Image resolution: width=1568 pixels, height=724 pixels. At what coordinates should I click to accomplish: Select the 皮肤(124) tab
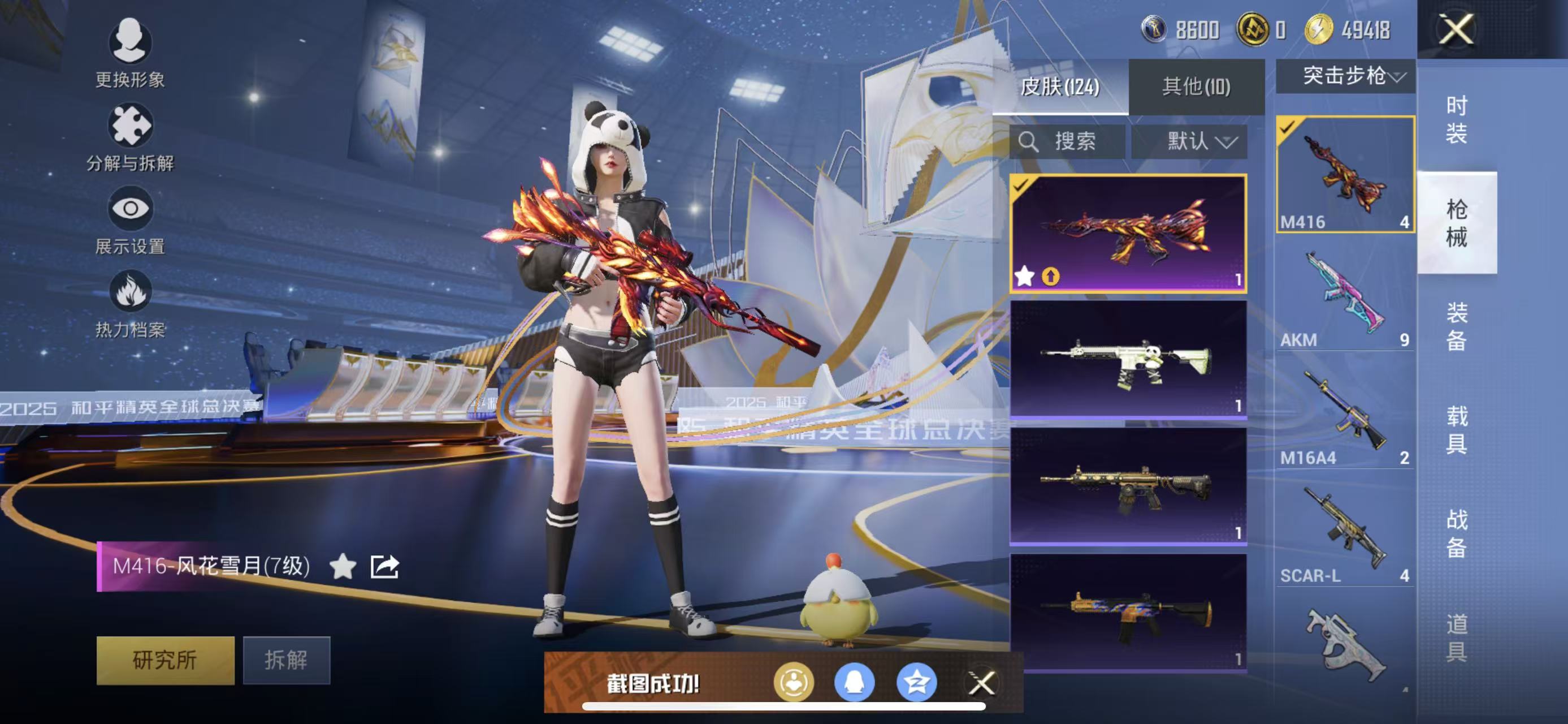point(1060,87)
